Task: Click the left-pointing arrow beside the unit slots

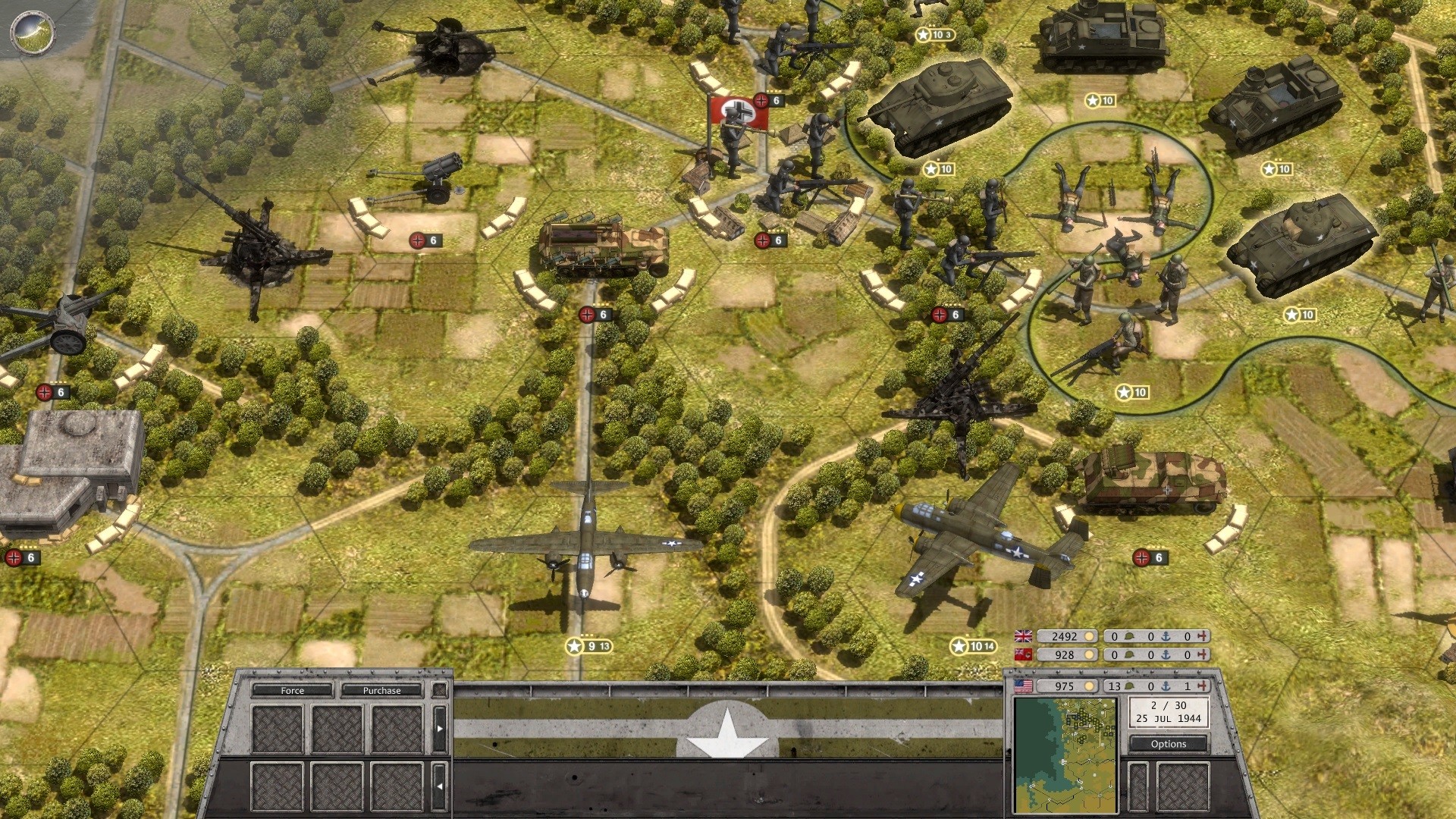Action: click(x=439, y=786)
